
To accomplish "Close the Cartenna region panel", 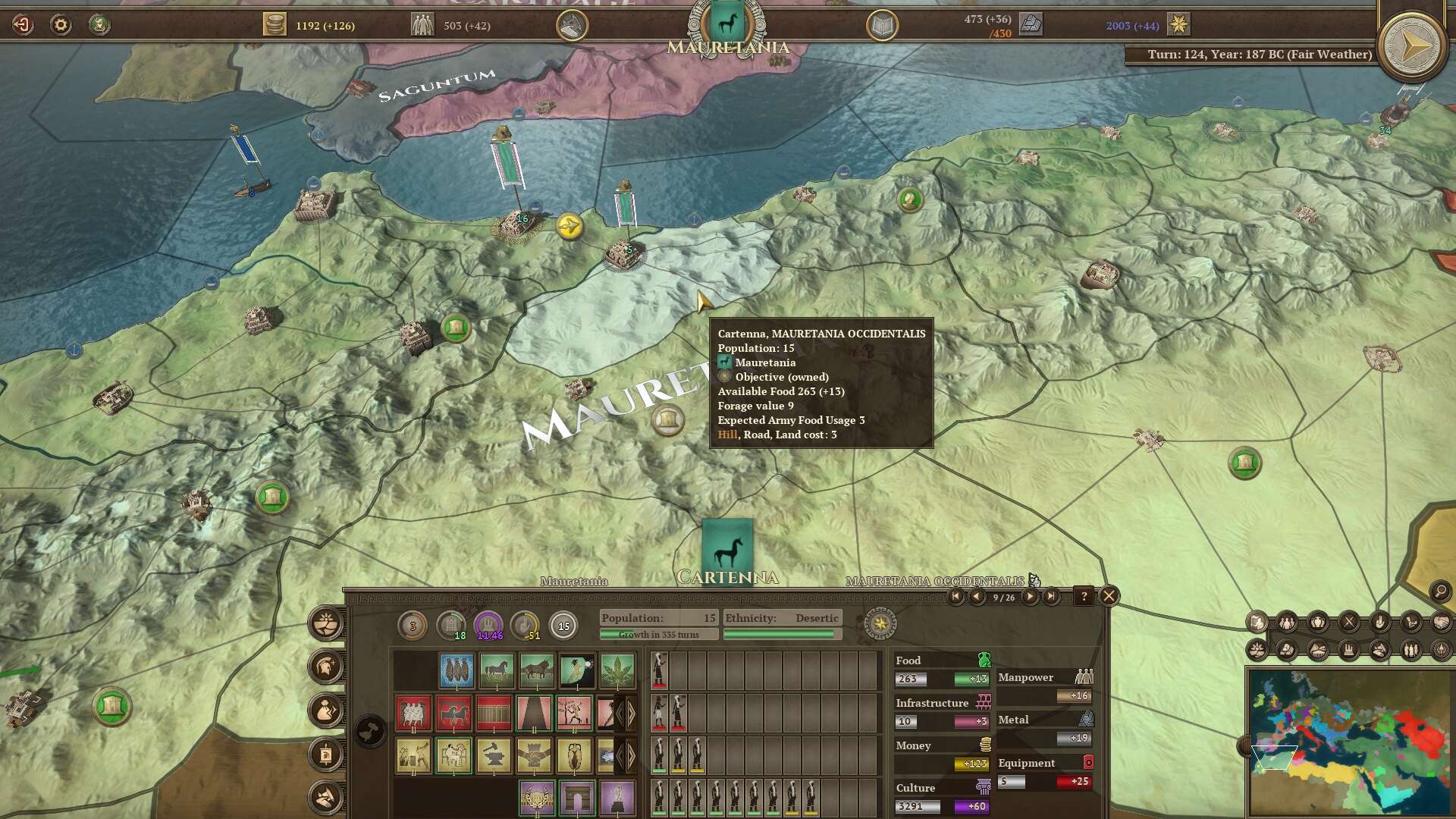I will pos(1109,596).
